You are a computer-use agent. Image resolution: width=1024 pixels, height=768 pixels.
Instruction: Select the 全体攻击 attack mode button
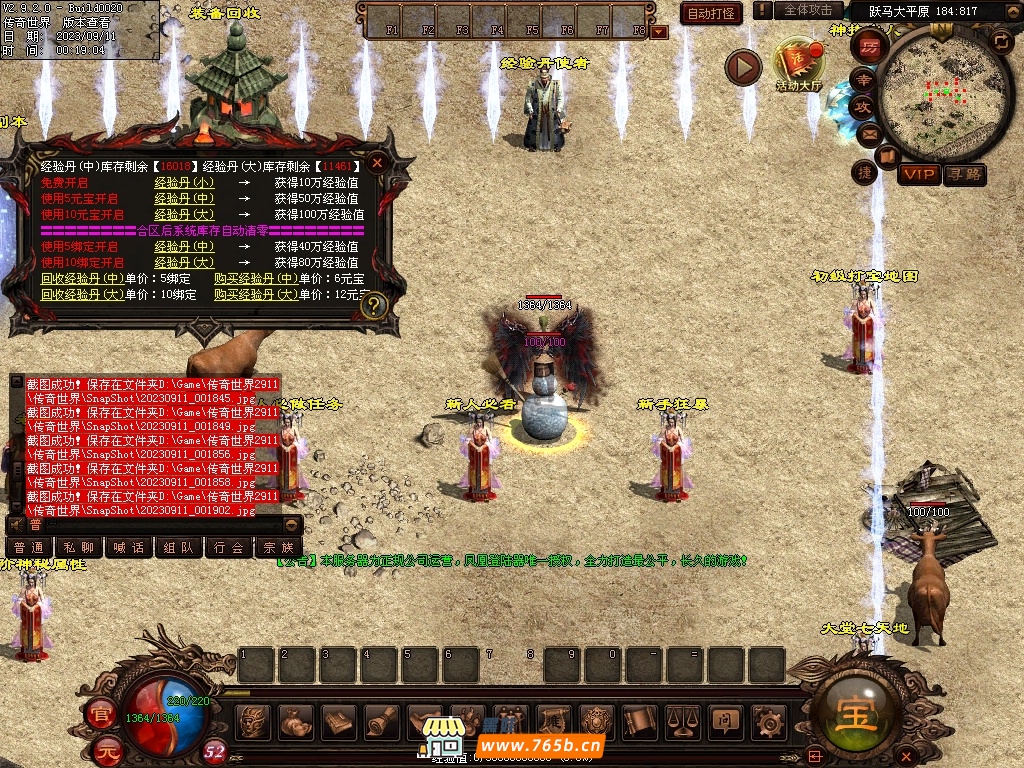click(x=807, y=10)
